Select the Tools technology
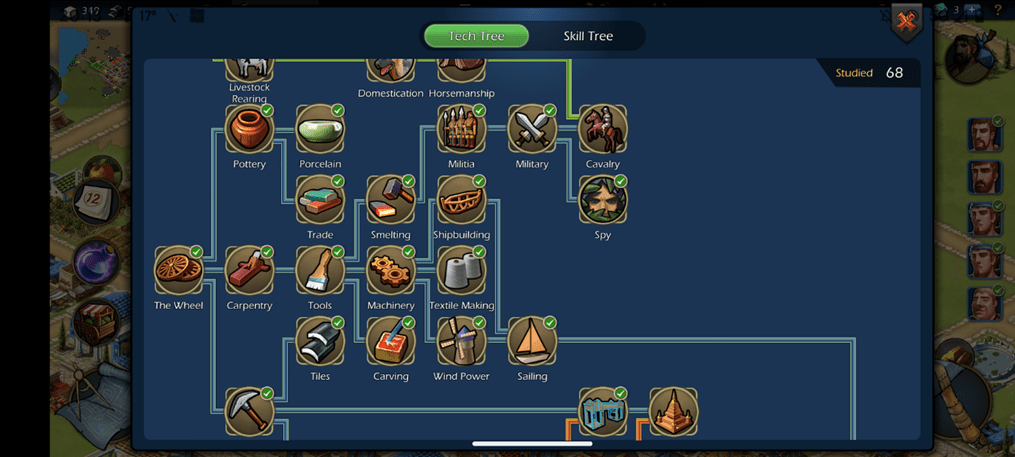Viewport: 1015px width, 457px height. point(320,271)
